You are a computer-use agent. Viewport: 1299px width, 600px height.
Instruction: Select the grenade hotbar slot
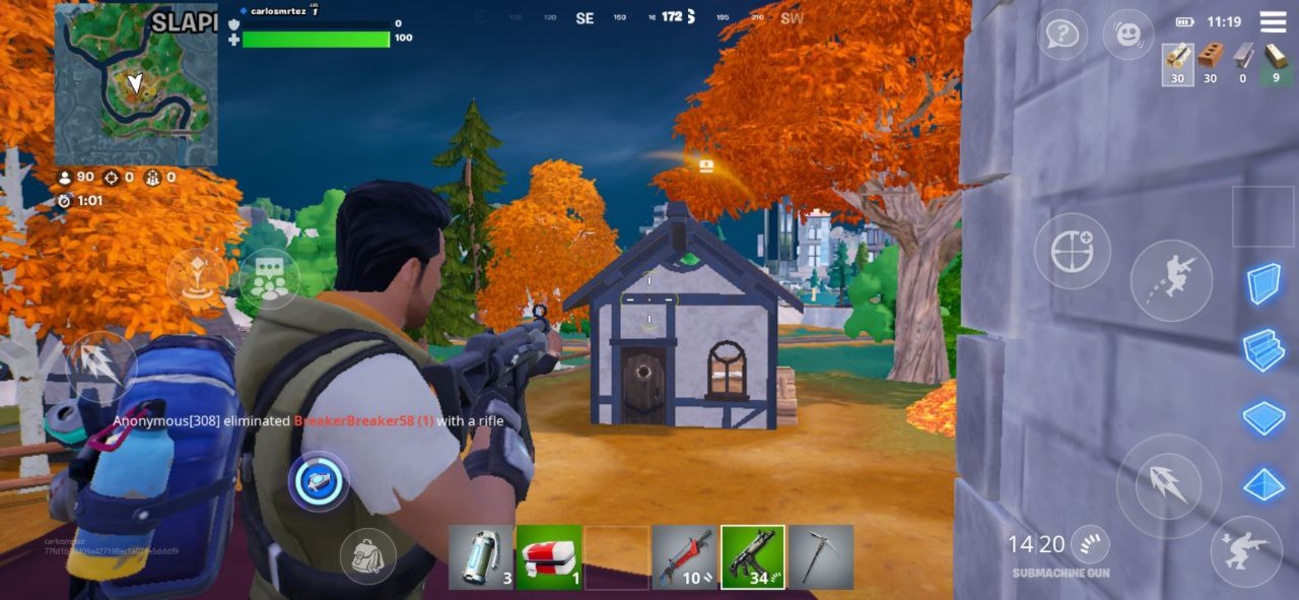click(481, 557)
